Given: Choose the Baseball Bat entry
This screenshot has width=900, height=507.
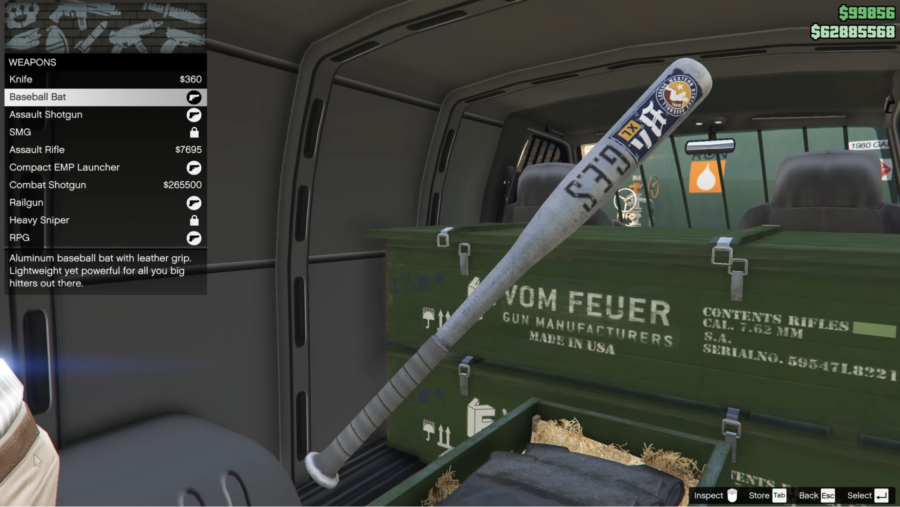Looking at the screenshot, I should coord(105,97).
